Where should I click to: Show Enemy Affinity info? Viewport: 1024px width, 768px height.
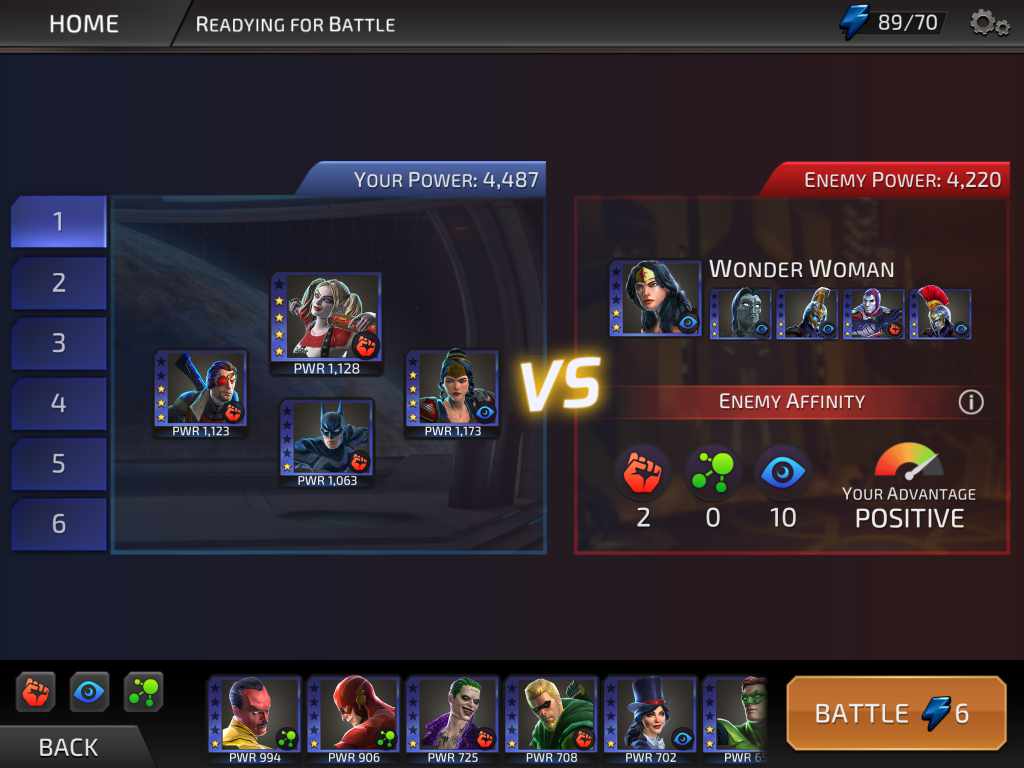click(970, 402)
